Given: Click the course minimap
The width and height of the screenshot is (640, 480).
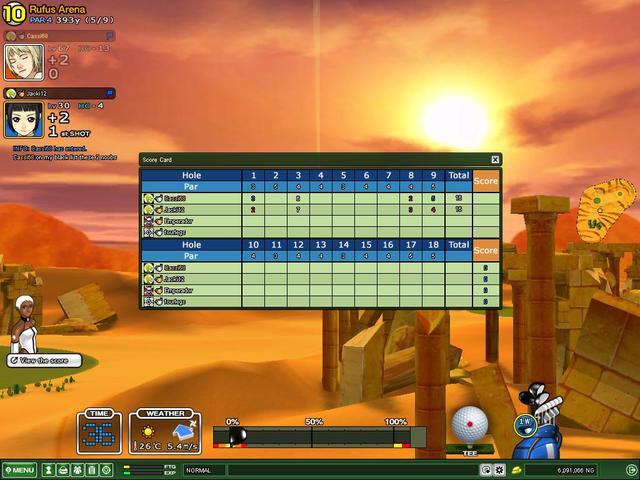Looking at the screenshot, I should (x=608, y=205).
